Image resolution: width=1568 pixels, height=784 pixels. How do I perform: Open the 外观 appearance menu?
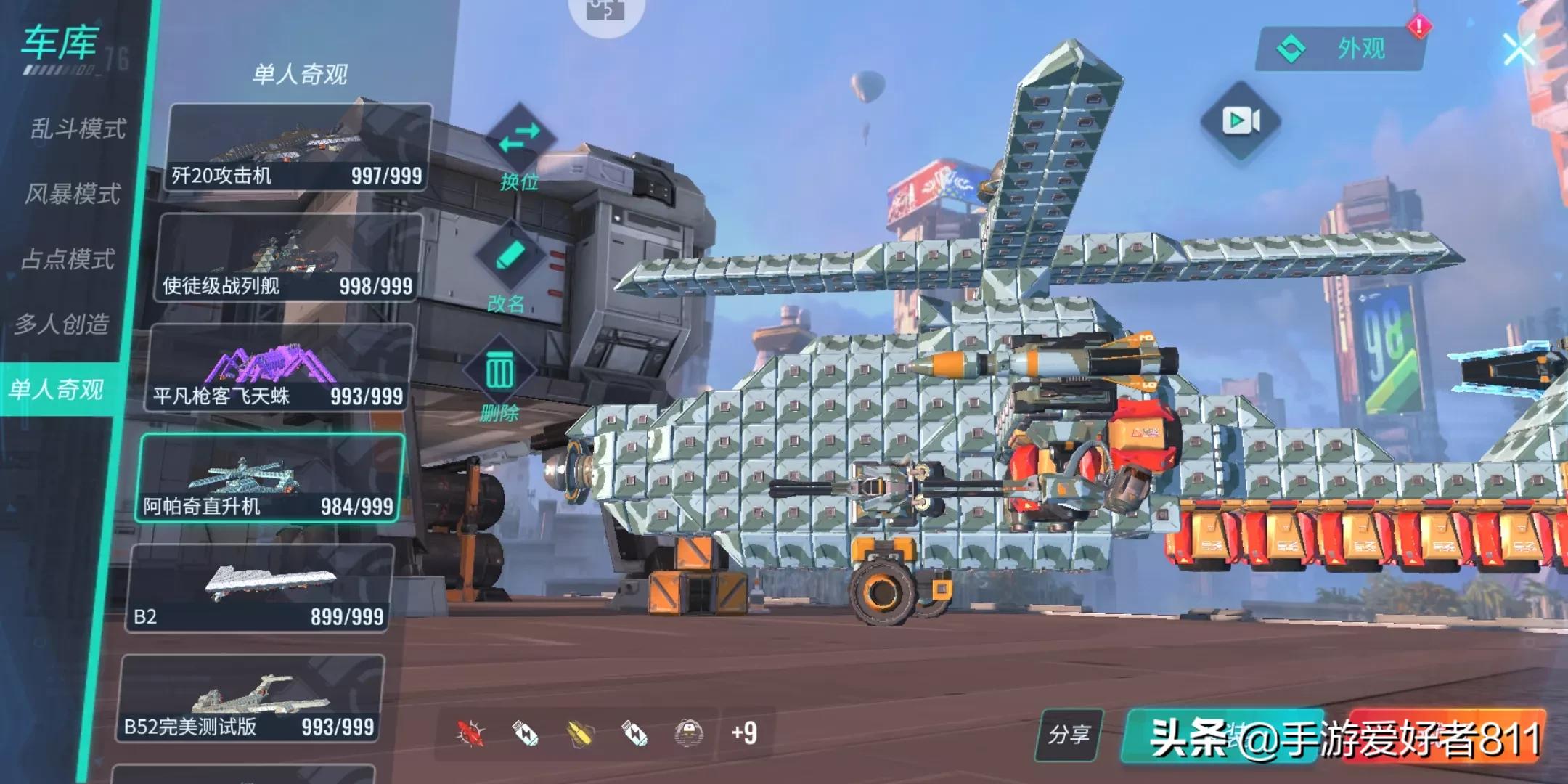(x=1340, y=49)
